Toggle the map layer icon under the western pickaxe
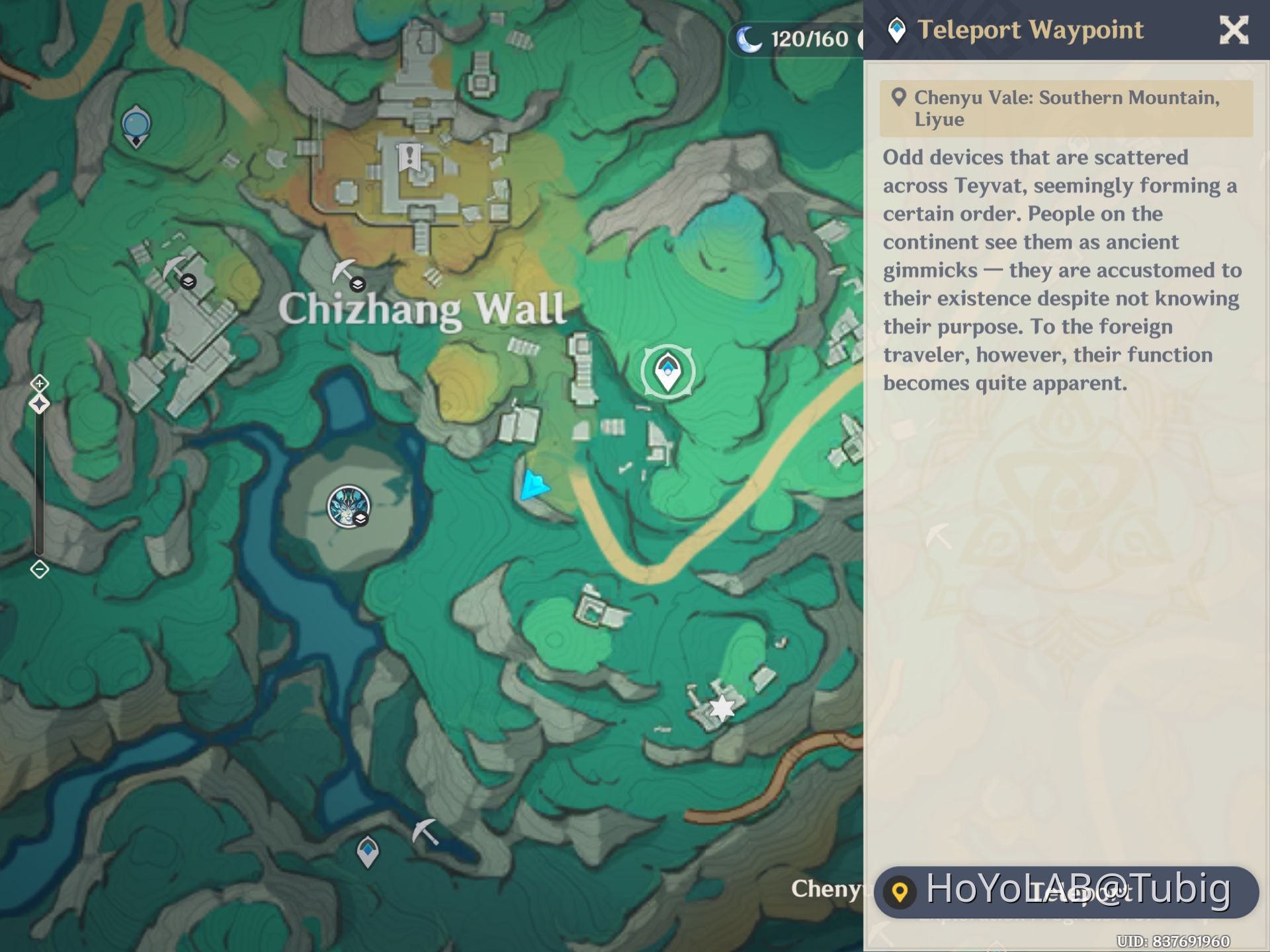This screenshot has height=952, width=1270. (x=188, y=282)
